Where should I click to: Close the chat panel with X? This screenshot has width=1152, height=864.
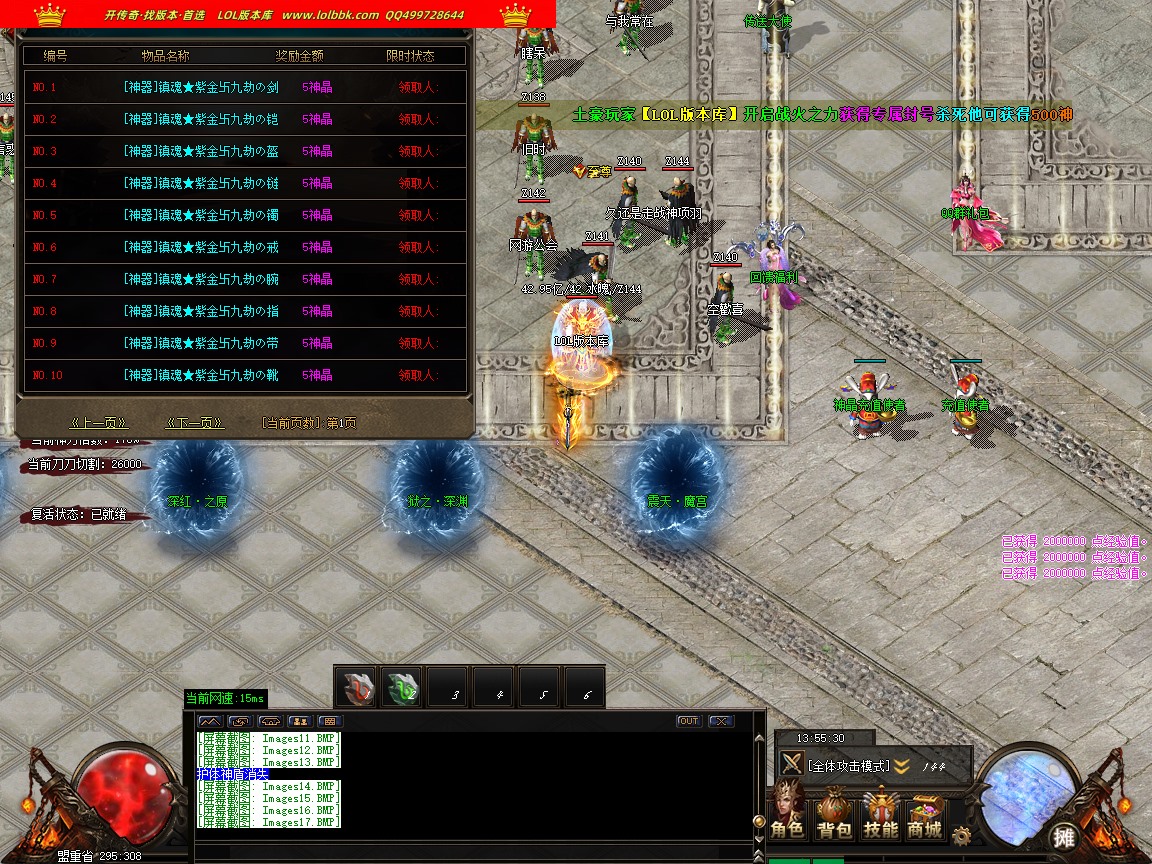coord(721,721)
